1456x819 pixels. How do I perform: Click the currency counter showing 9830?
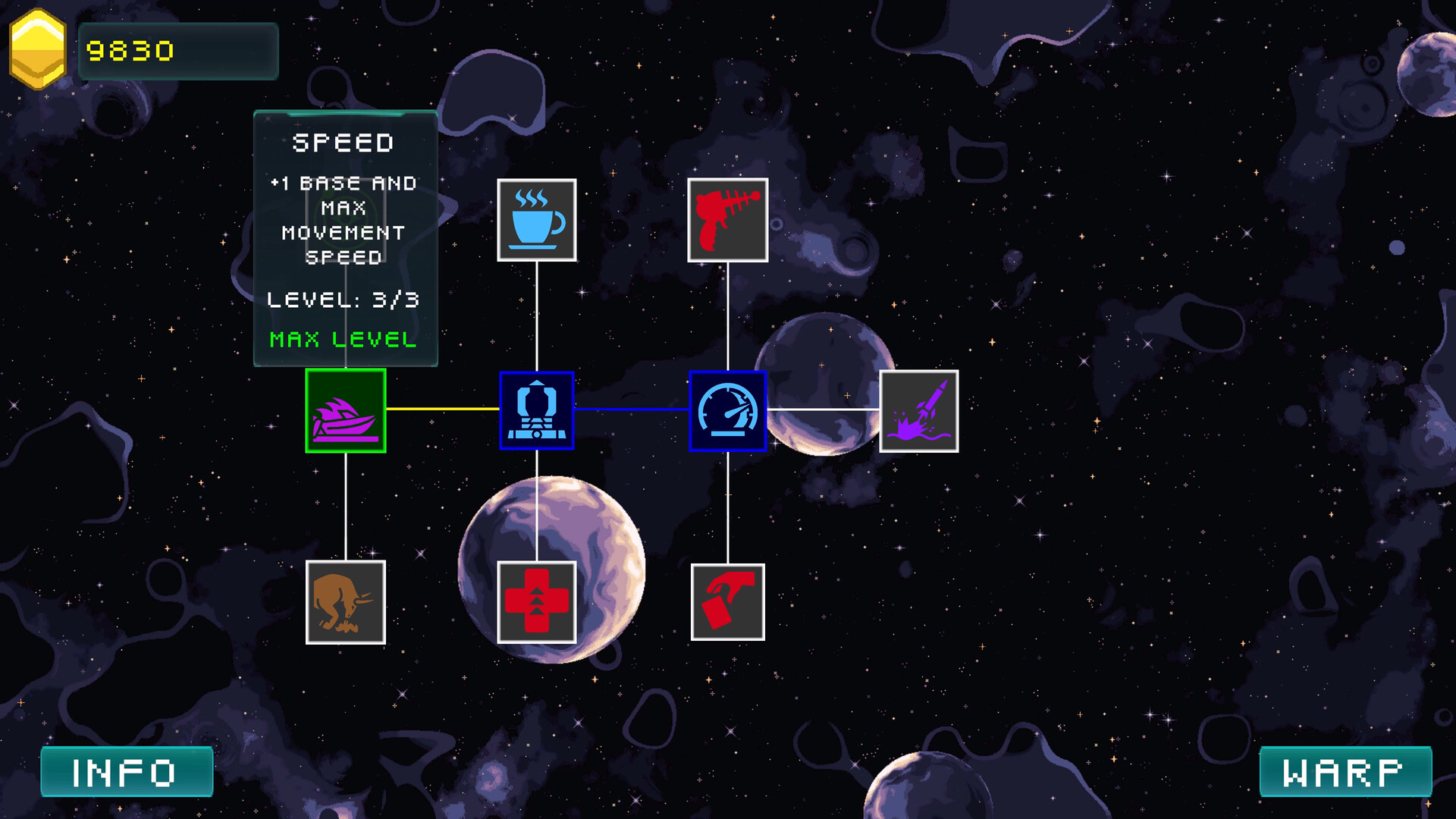[131, 52]
